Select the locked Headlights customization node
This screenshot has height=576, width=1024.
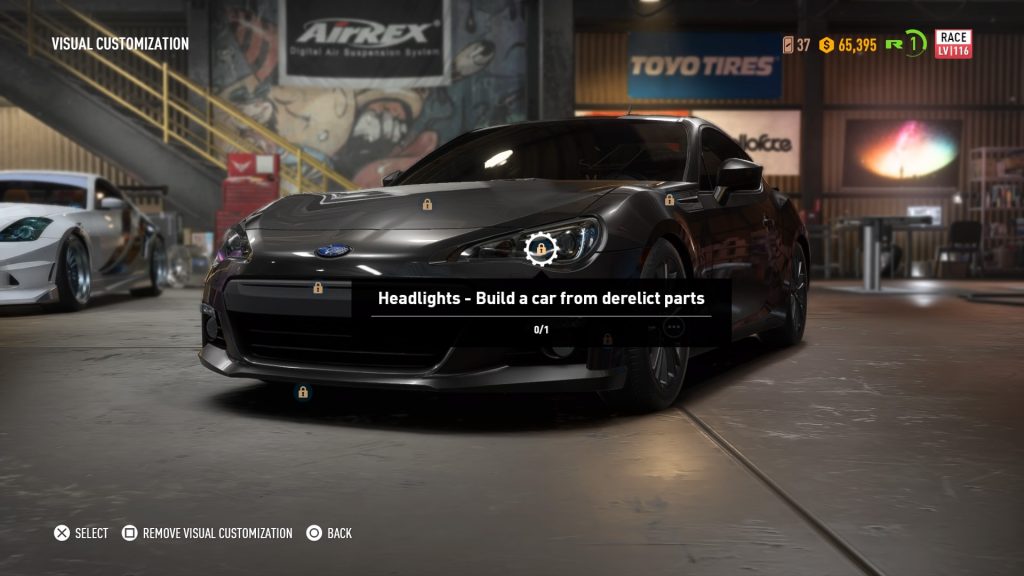tap(540, 248)
